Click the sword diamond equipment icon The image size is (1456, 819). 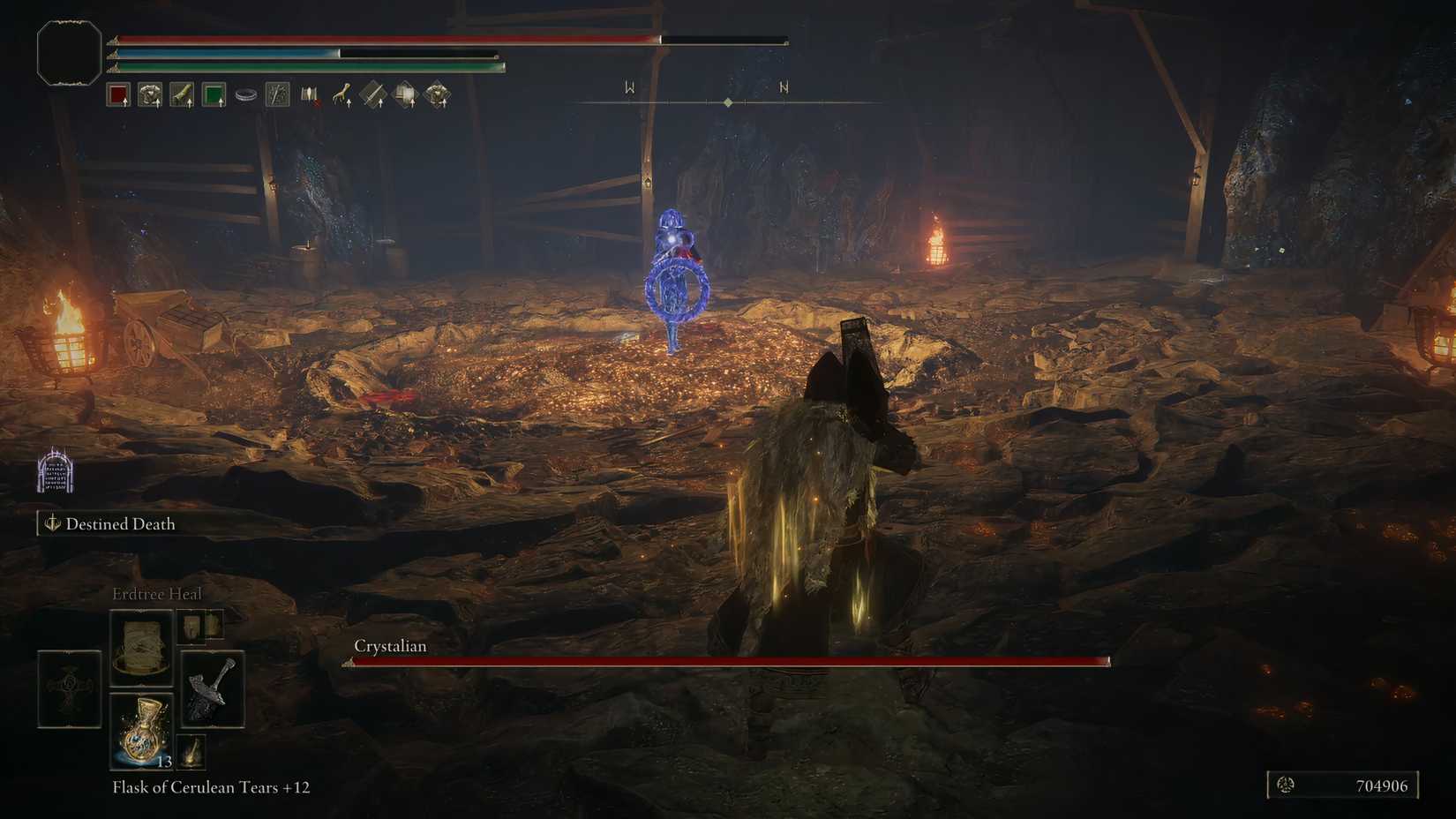(373, 94)
